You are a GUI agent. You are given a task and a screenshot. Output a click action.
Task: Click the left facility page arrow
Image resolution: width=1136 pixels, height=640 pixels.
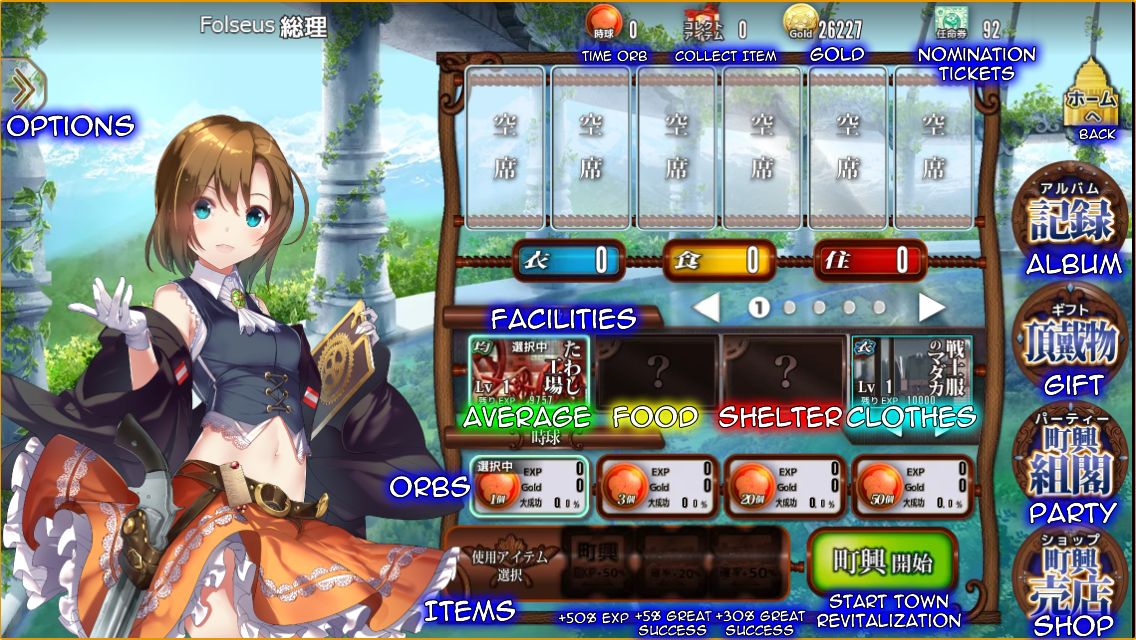coord(707,308)
